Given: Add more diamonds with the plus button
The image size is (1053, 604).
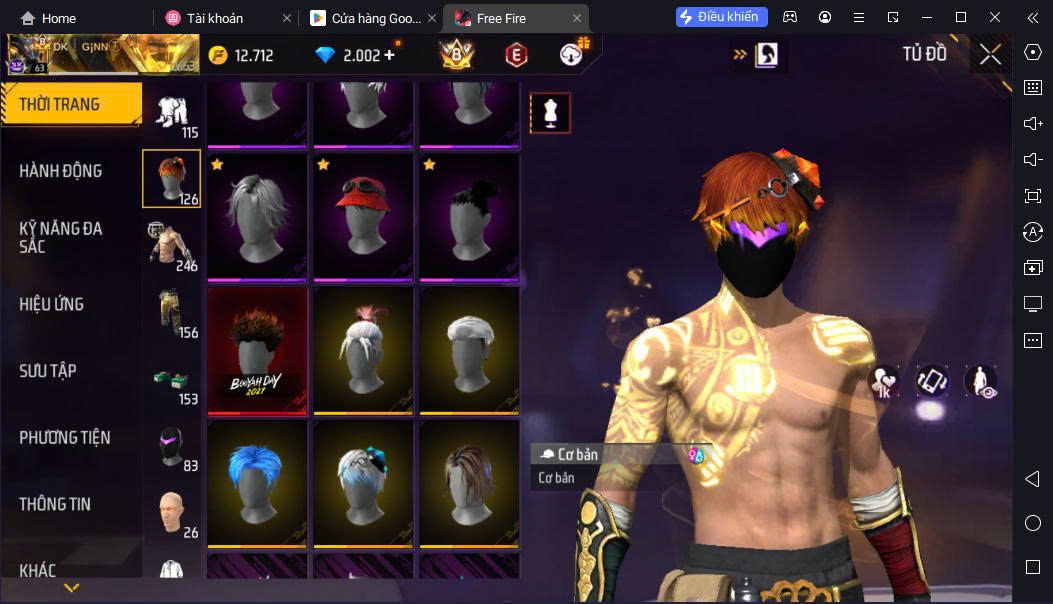Looking at the screenshot, I should (389, 55).
